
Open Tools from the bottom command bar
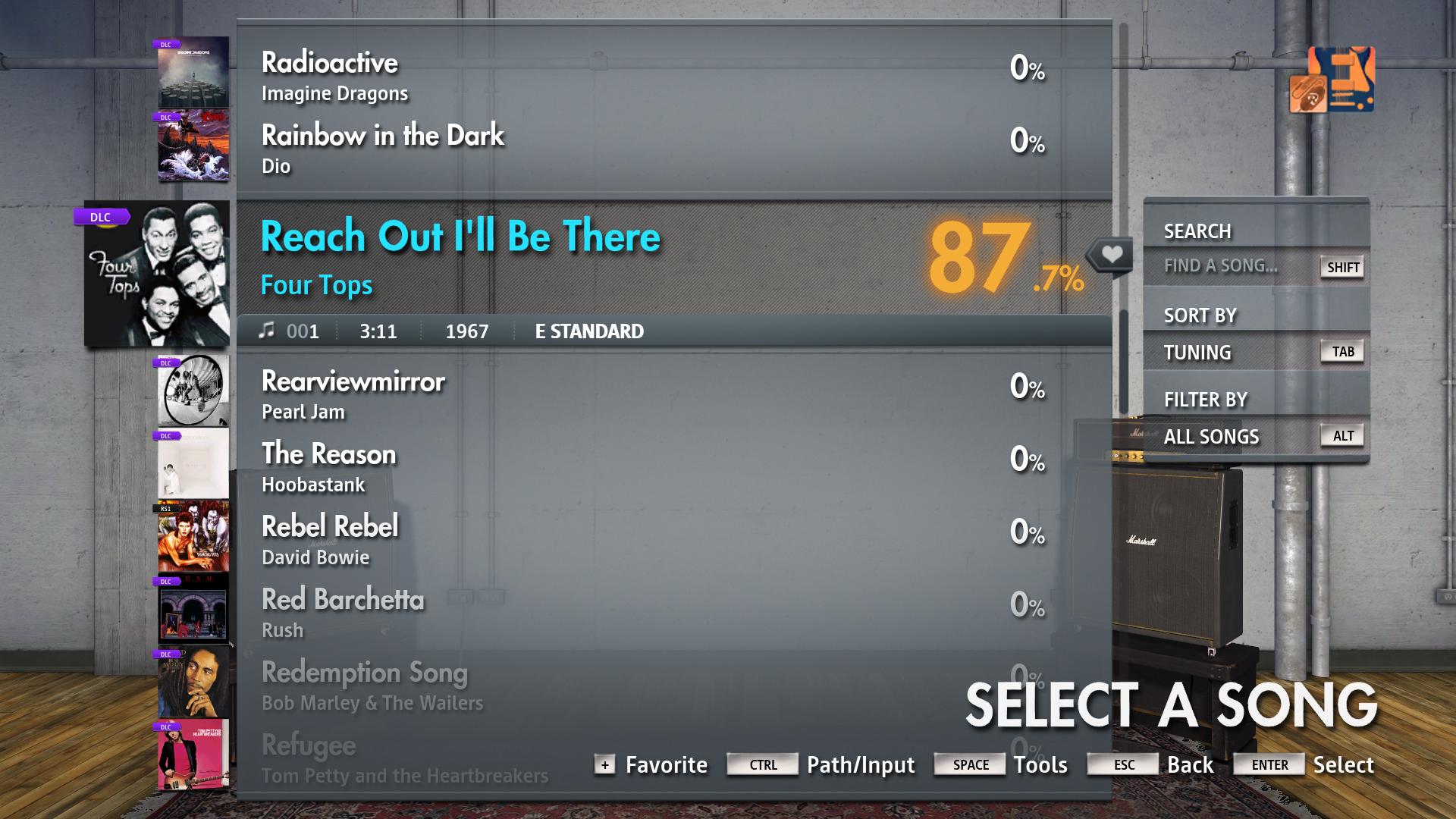1040,764
